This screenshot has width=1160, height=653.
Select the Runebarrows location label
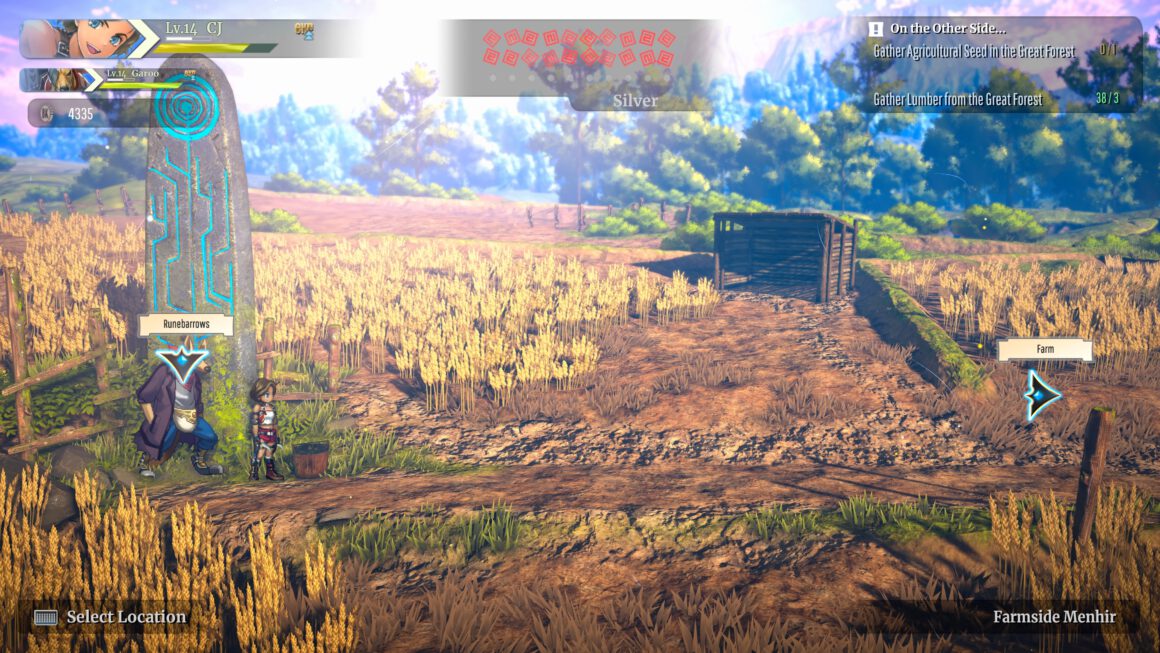[185, 325]
